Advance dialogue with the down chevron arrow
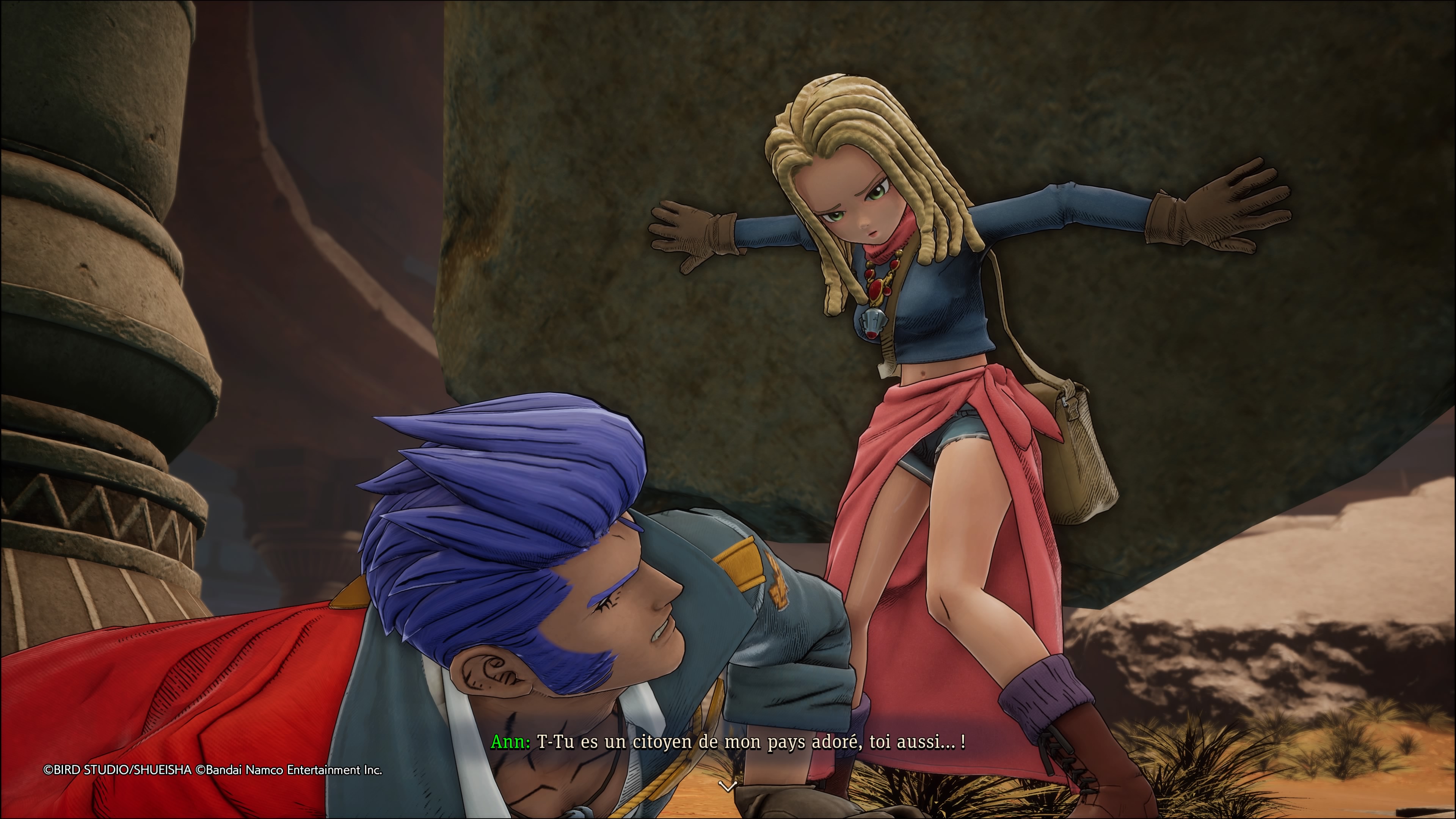This screenshot has width=1456, height=819. point(727,786)
